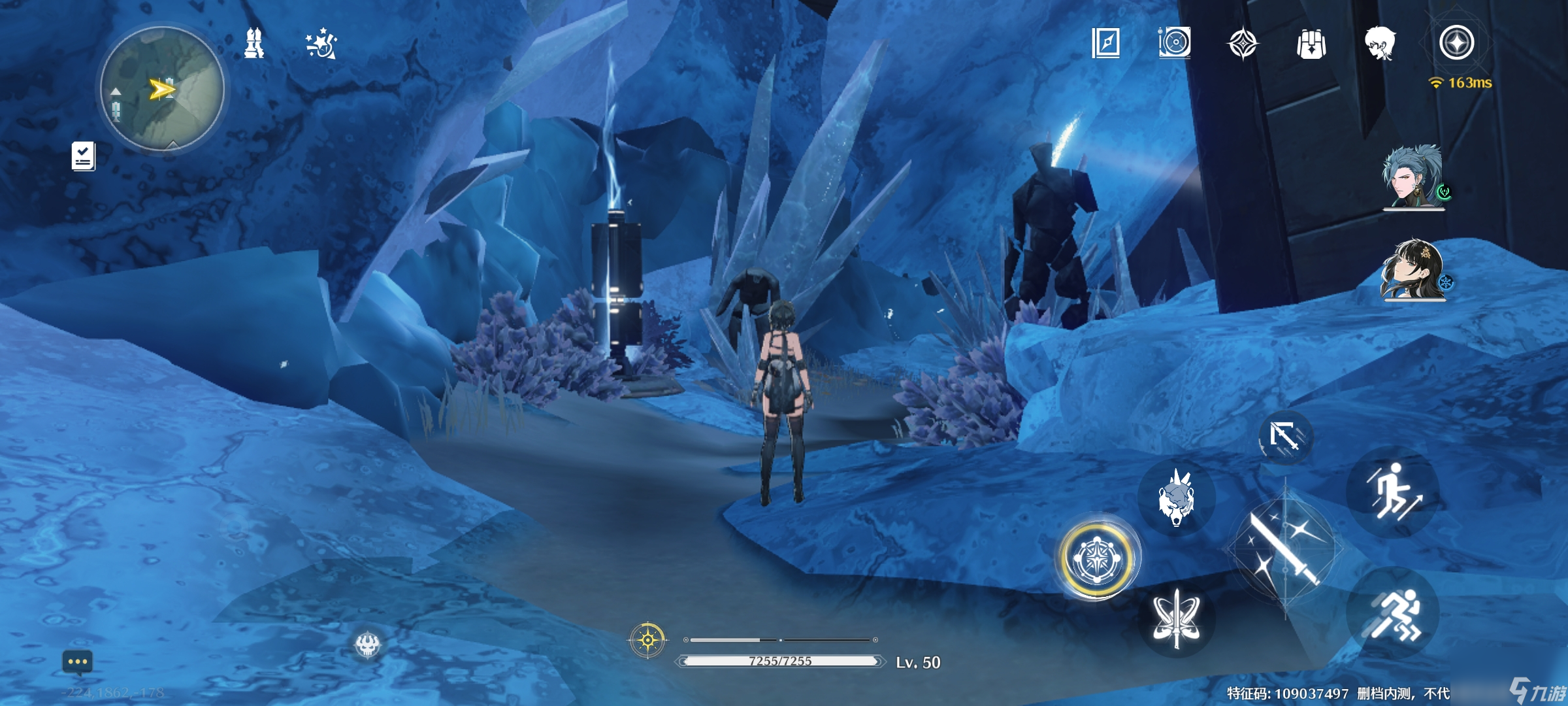Open the four-pointed star convene icon
The height and width of the screenshot is (706, 1568).
point(1243,44)
